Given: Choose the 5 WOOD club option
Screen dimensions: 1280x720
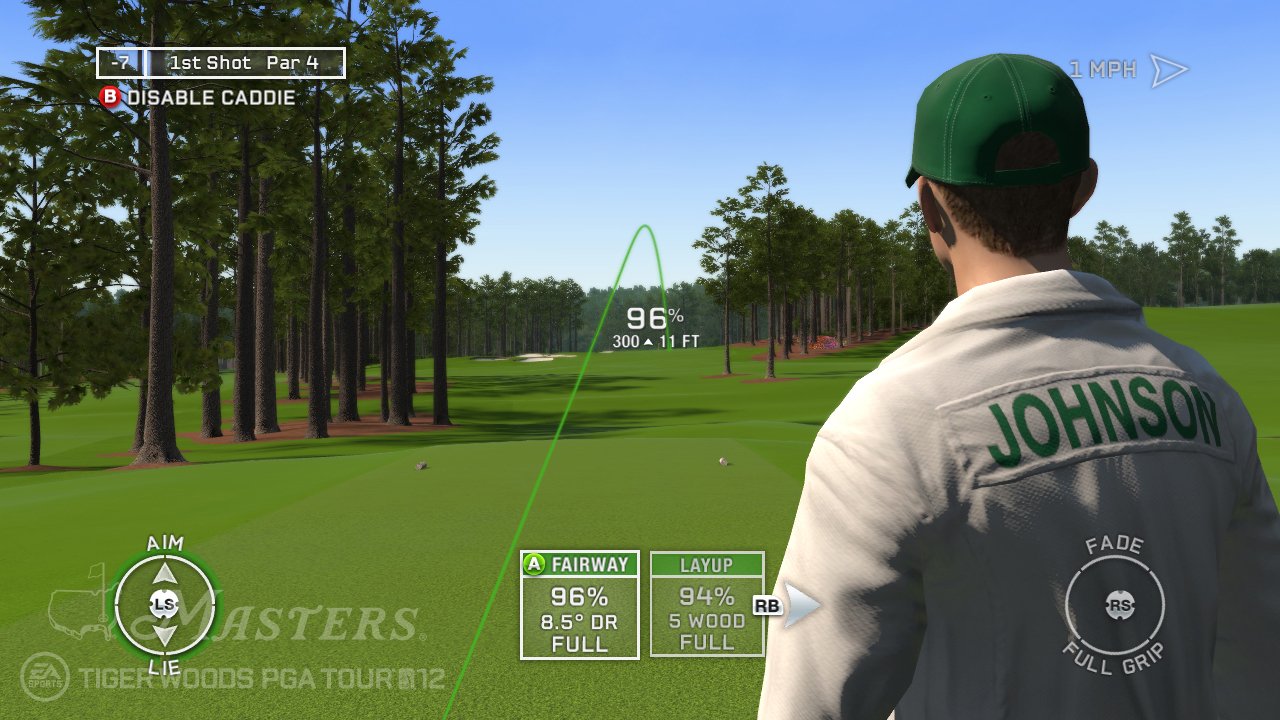Looking at the screenshot, I should [x=707, y=621].
